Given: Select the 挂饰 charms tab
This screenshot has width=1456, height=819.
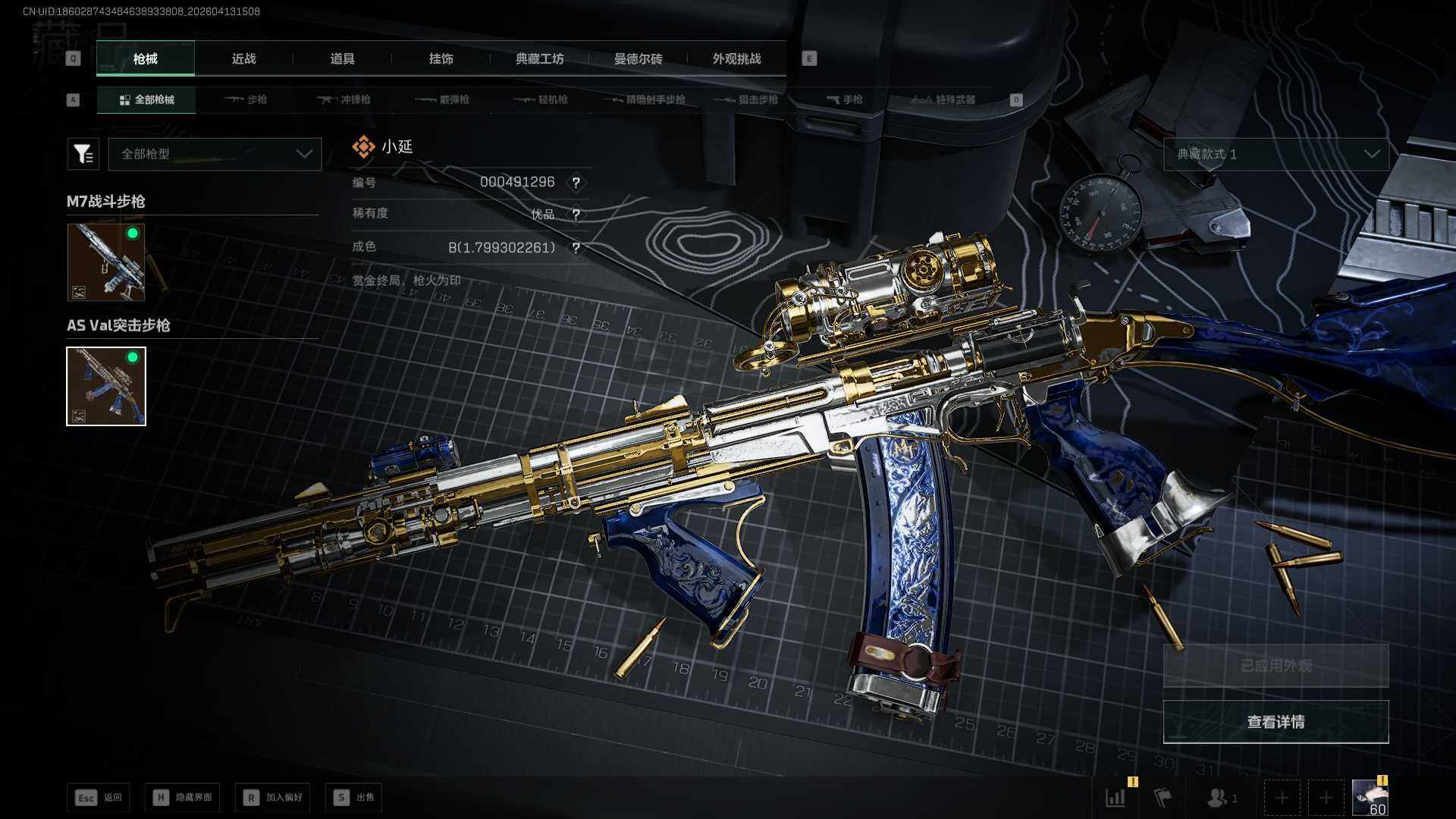Looking at the screenshot, I should (x=441, y=59).
